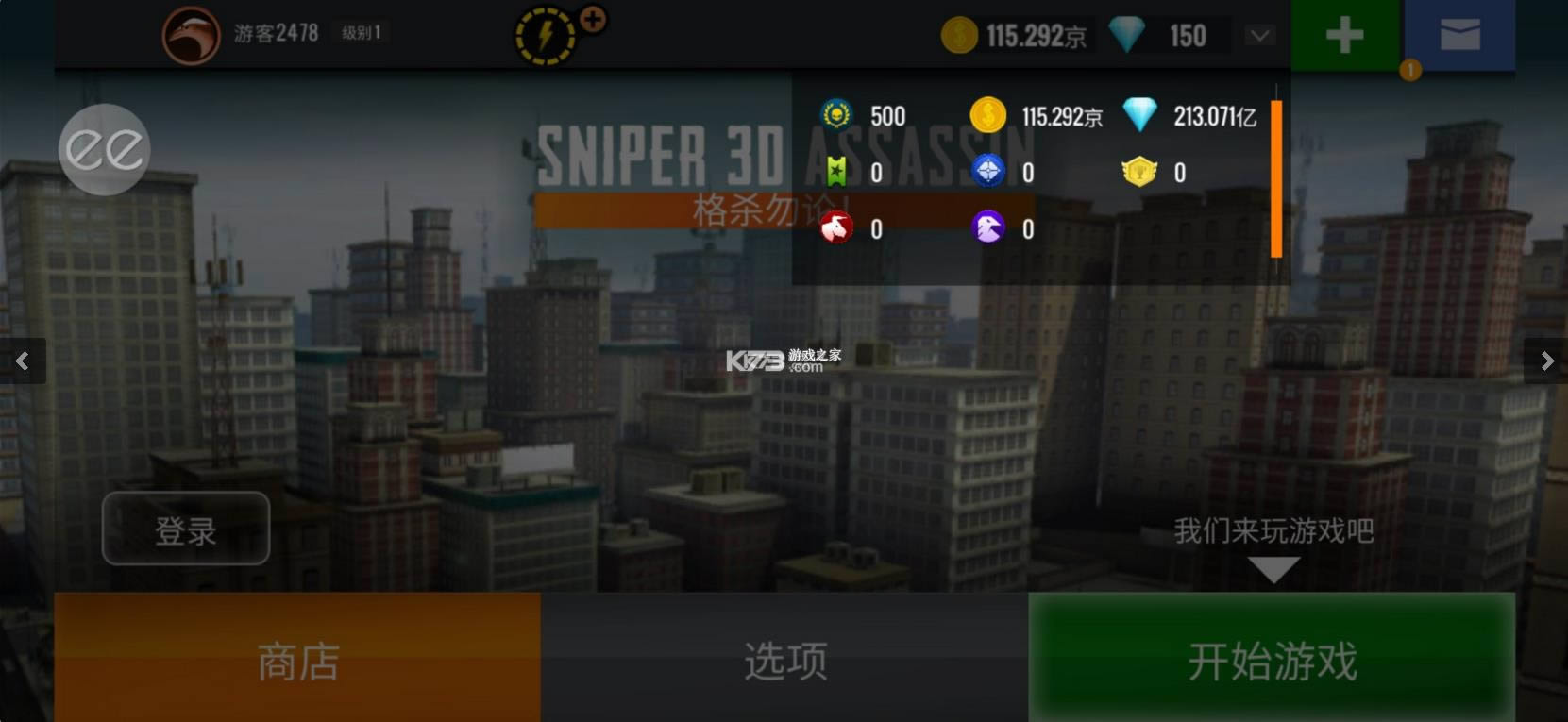Click the yellow rank medal icon

pos(1141,173)
